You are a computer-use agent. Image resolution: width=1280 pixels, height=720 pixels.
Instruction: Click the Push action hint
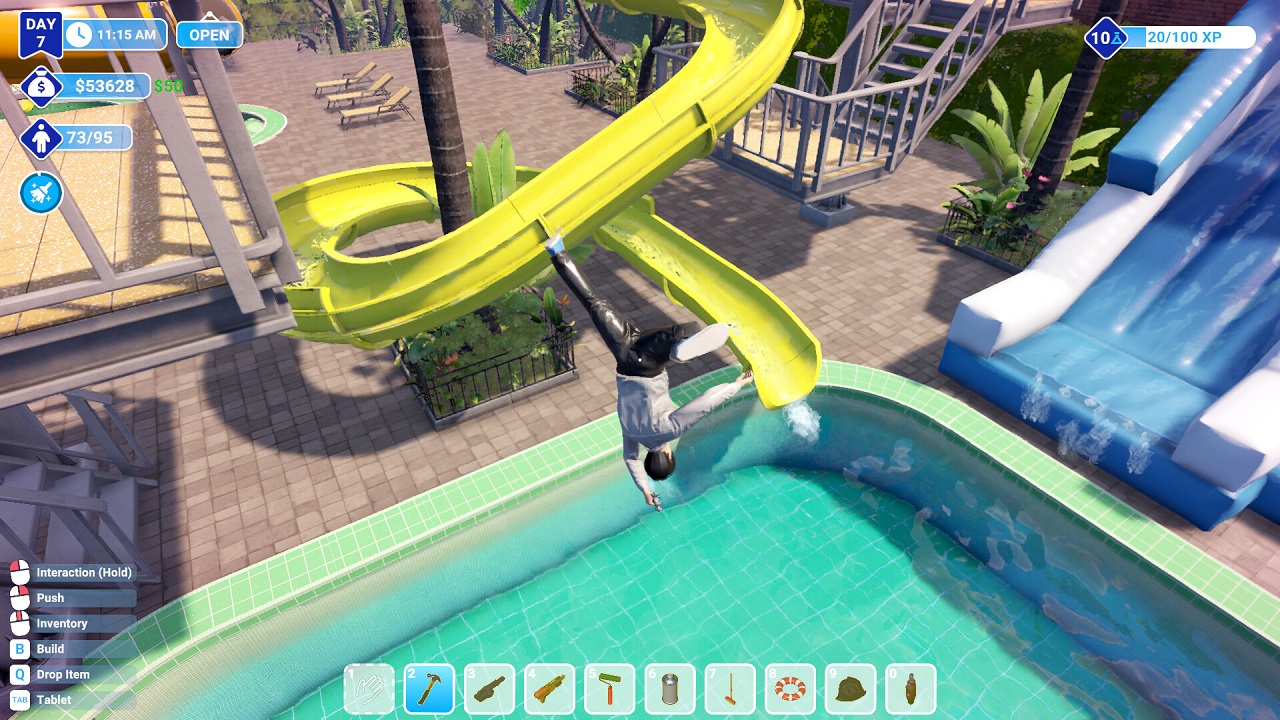[50, 597]
